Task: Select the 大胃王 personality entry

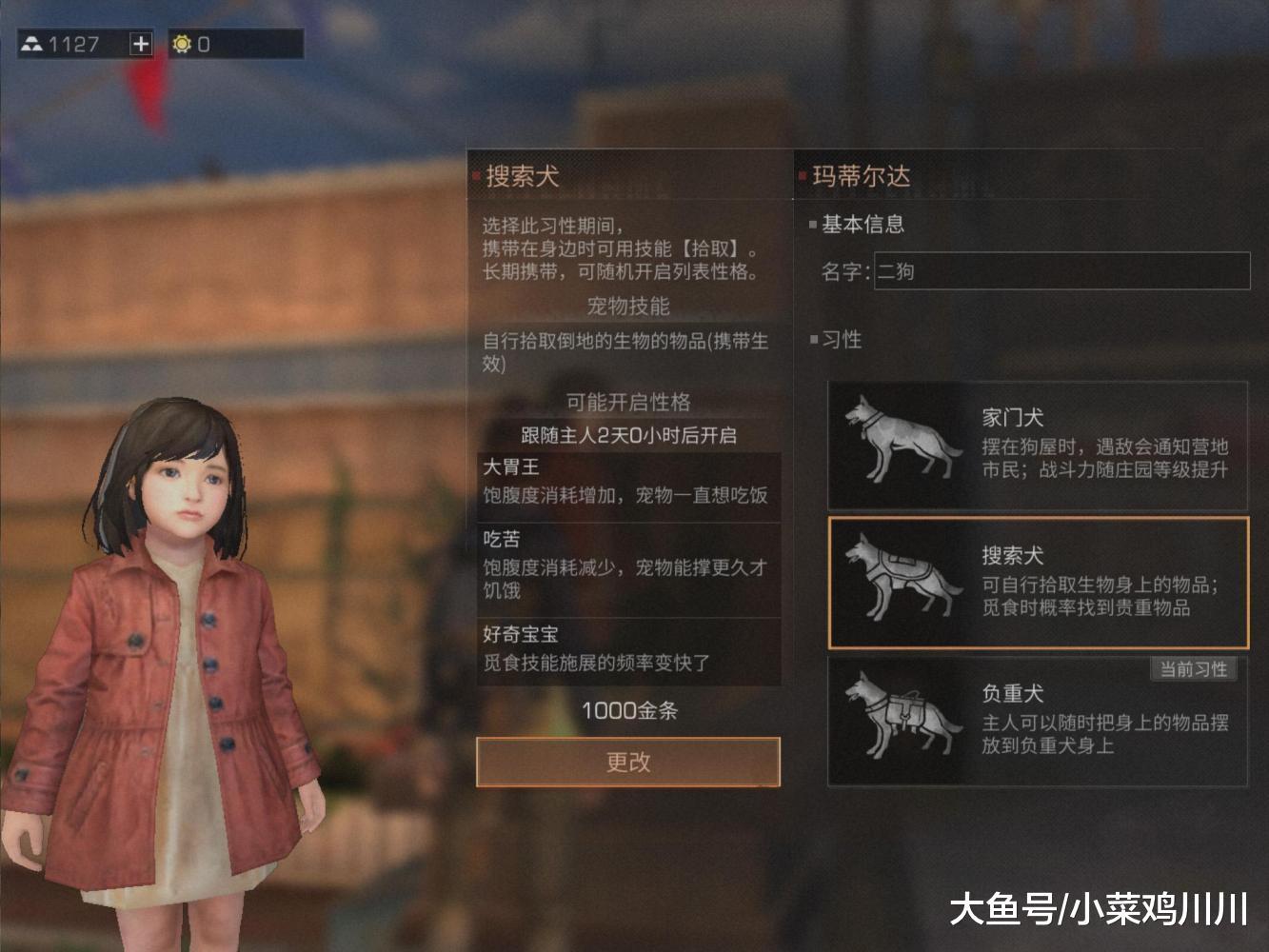Action: [628, 482]
